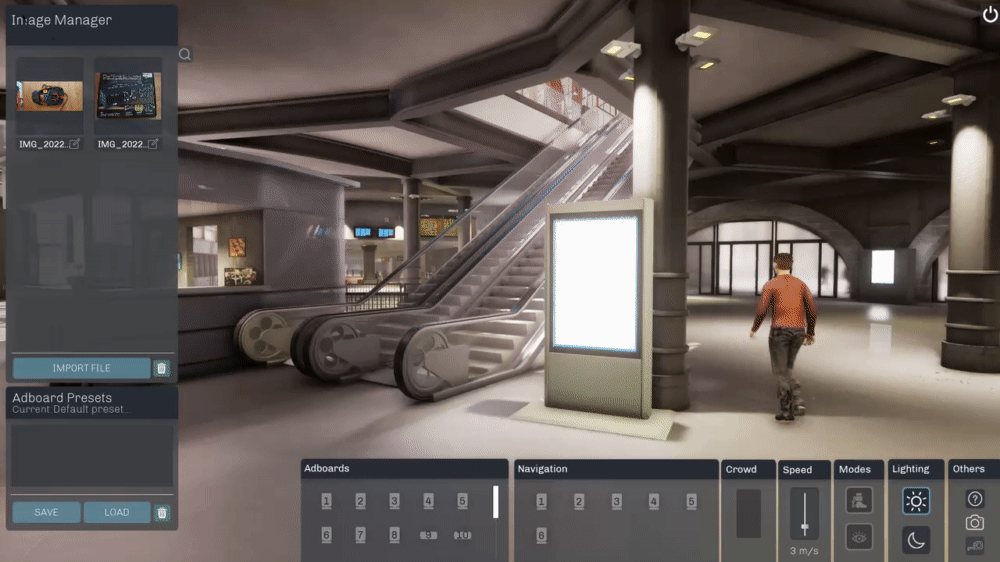Take a screenshot with the camera icon
Image resolution: width=1000 pixels, height=562 pixels.
point(975,522)
